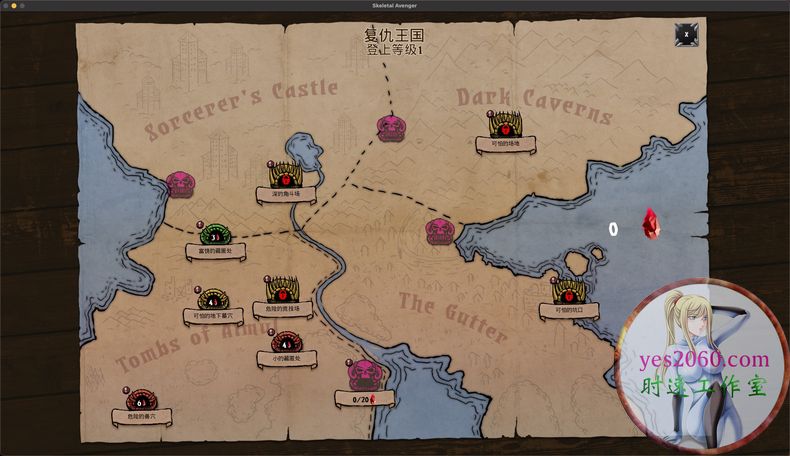Choose the pink skull above The Gutter
Screen dimensions: 790x456
439,232
